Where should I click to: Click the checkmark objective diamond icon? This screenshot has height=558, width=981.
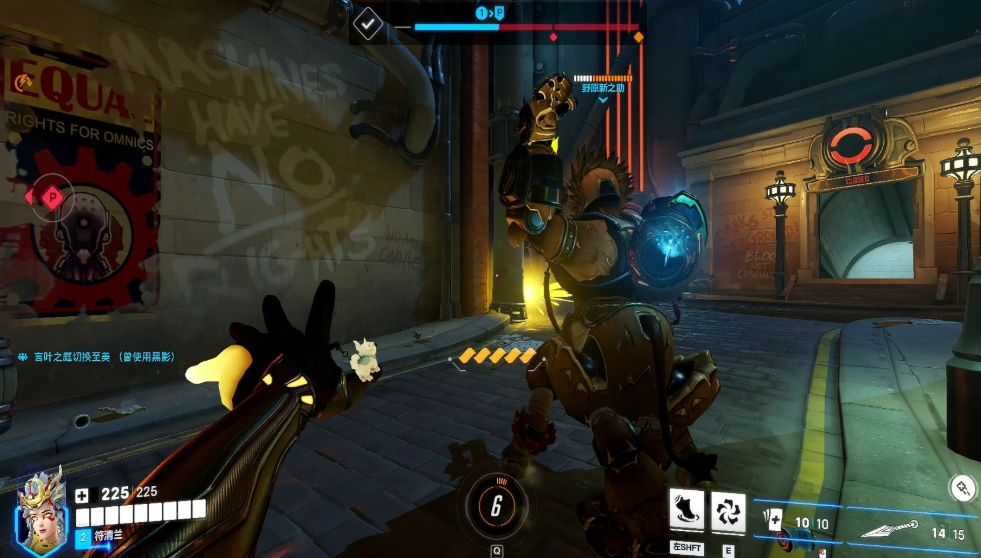coord(369,23)
